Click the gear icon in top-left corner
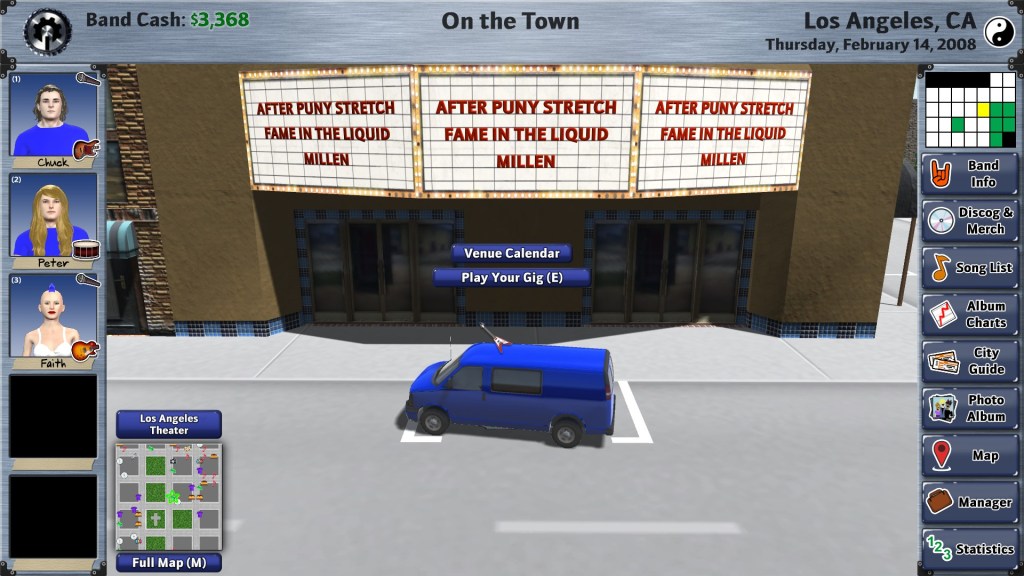The height and width of the screenshot is (576, 1024). coord(47,30)
